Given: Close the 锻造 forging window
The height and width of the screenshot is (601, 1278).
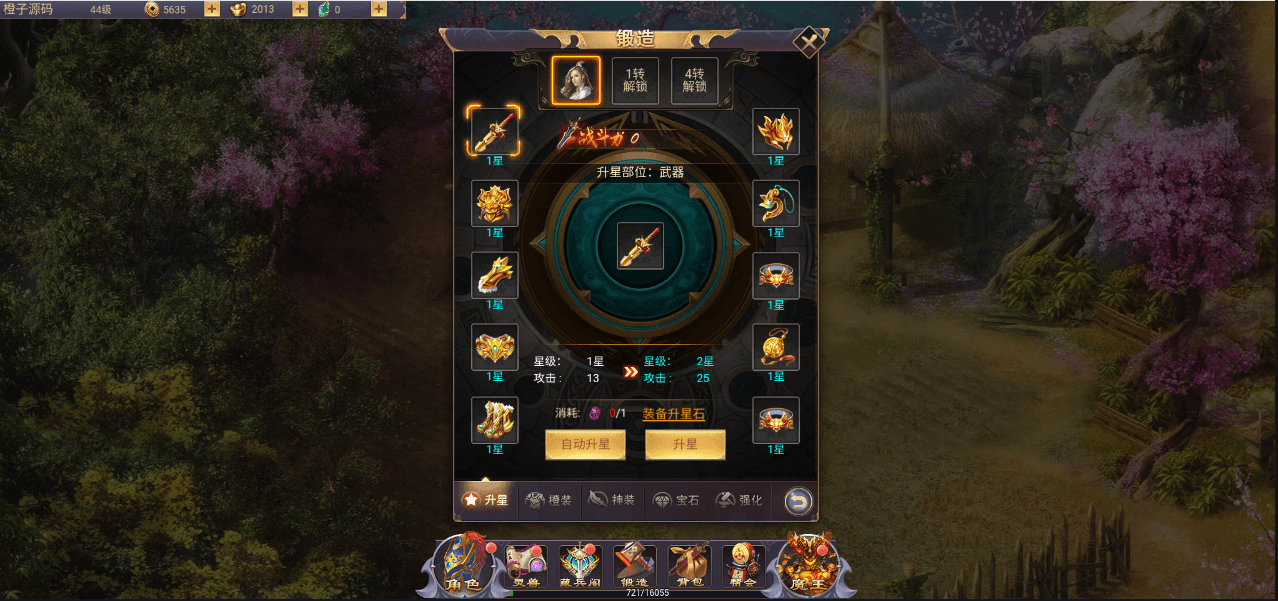Looking at the screenshot, I should pyautogui.click(x=808, y=42).
